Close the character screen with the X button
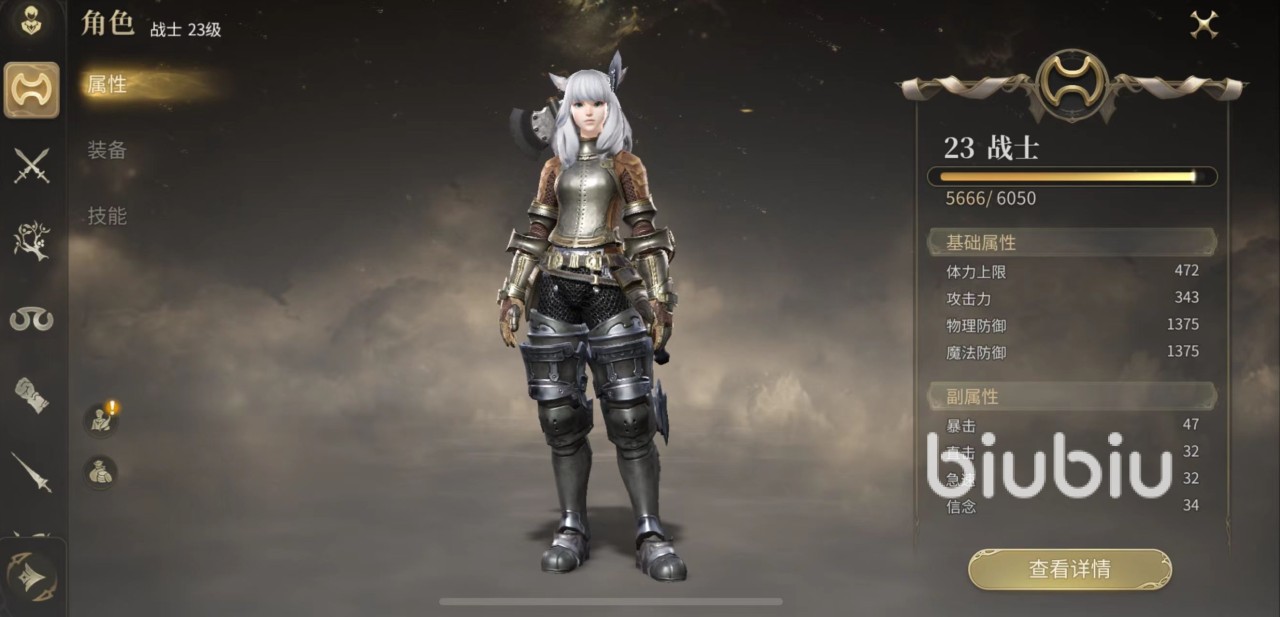 (1204, 25)
